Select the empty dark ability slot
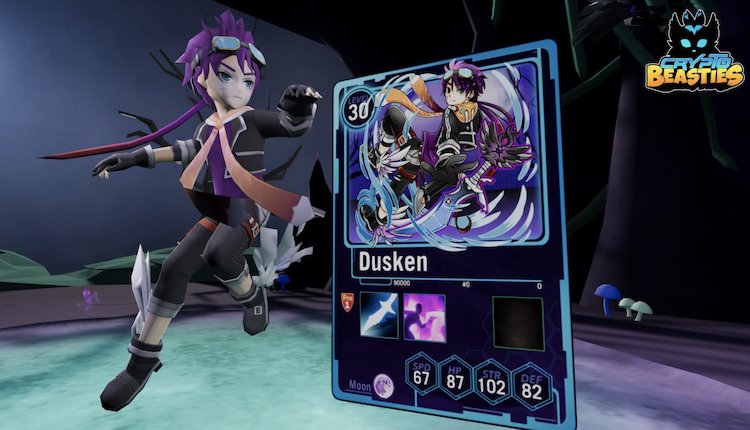This screenshot has height=430, width=750. pos(517,324)
